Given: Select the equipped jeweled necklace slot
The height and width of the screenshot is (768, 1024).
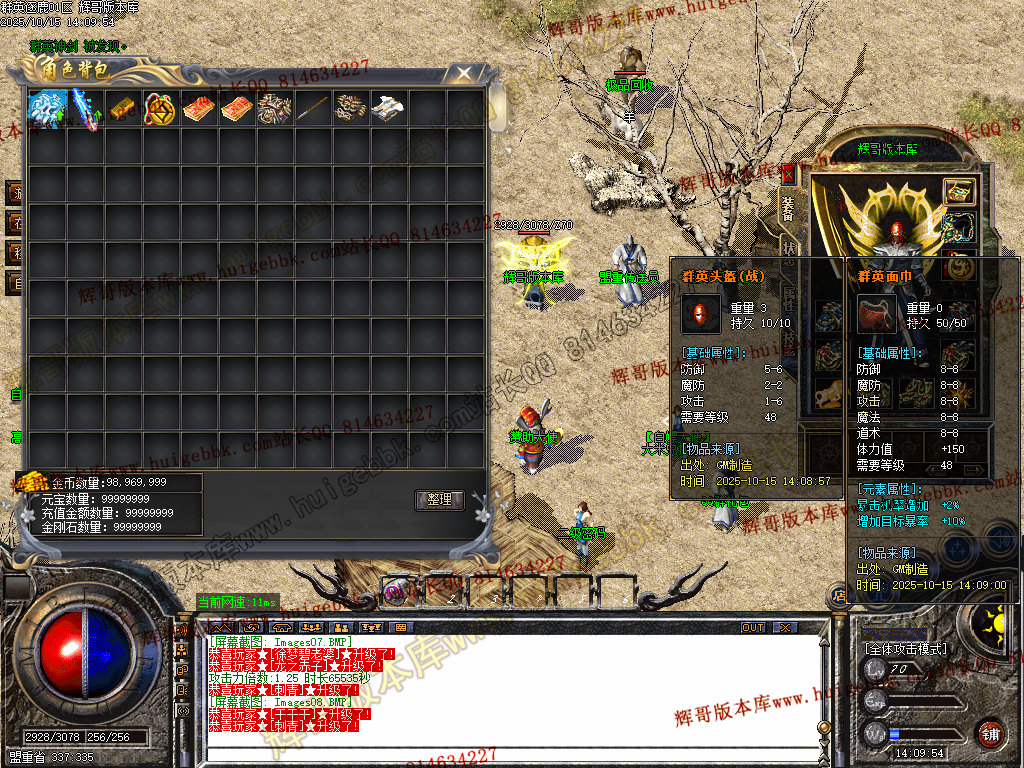Looking at the screenshot, I should click(961, 228).
